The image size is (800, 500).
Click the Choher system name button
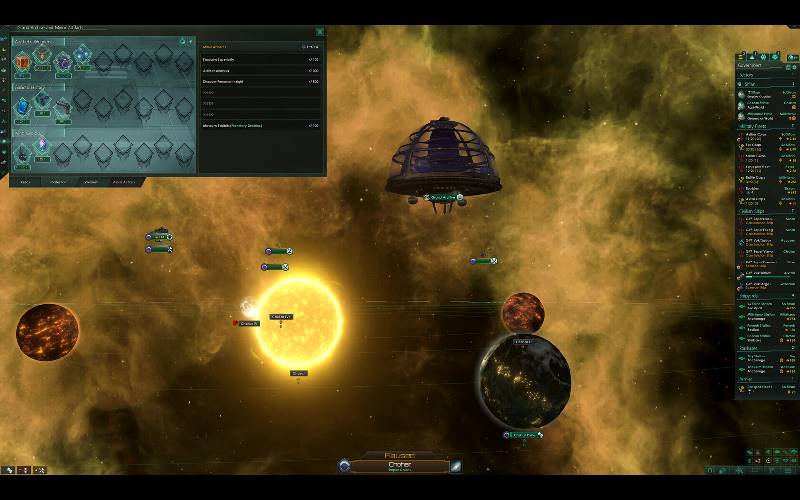click(x=399, y=465)
